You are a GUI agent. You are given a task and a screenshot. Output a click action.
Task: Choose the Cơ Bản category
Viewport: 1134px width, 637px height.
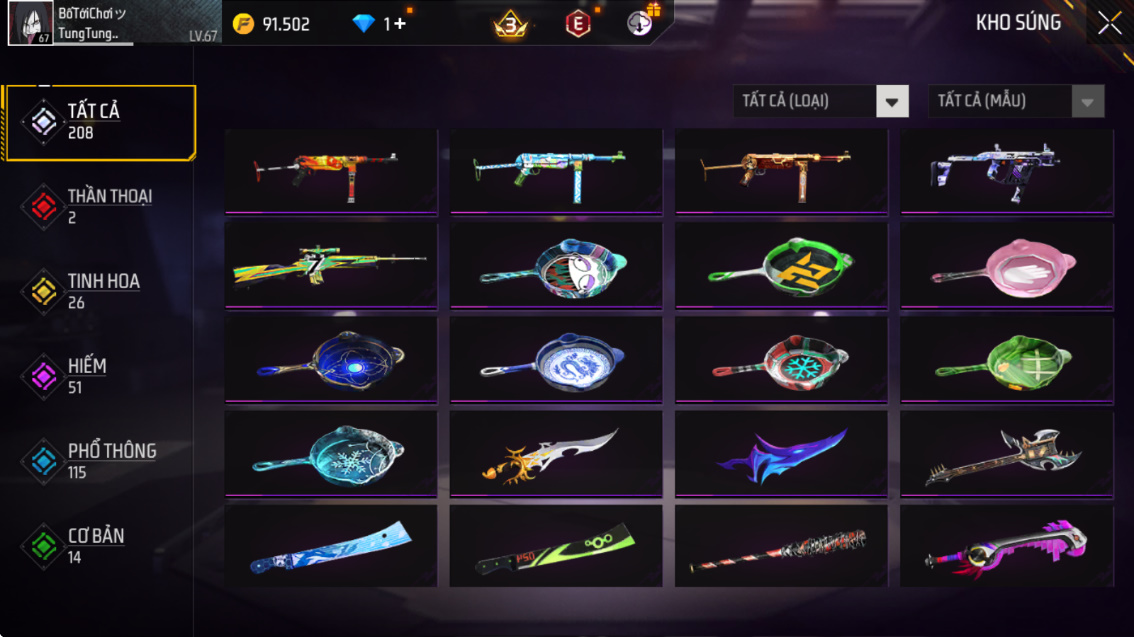pyautogui.click(x=99, y=546)
